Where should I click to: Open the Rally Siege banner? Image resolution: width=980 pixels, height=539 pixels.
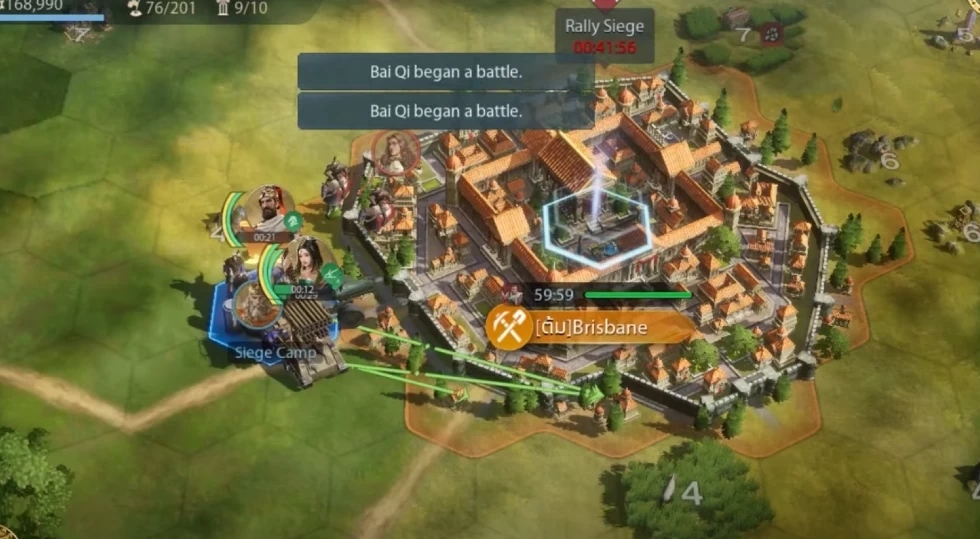click(x=604, y=35)
